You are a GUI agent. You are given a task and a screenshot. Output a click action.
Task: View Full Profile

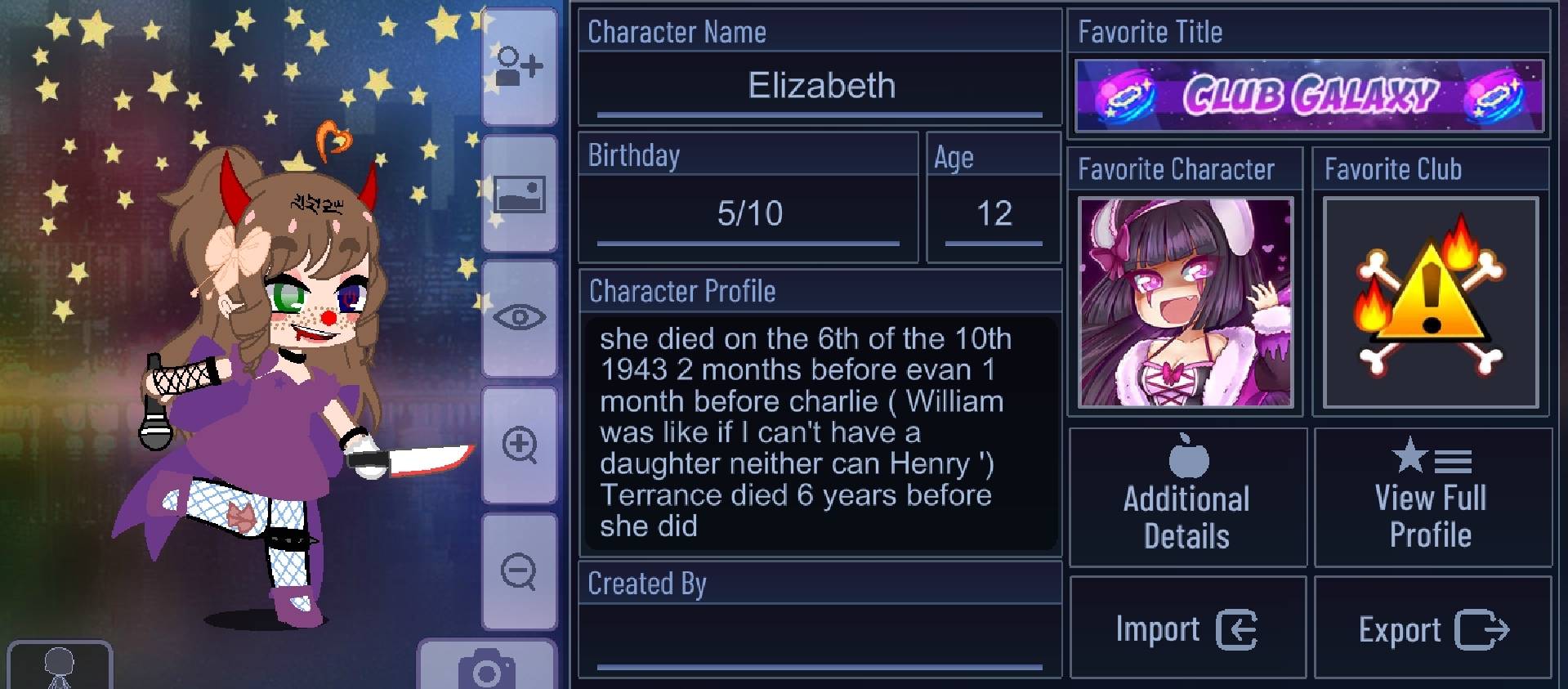(x=1432, y=498)
